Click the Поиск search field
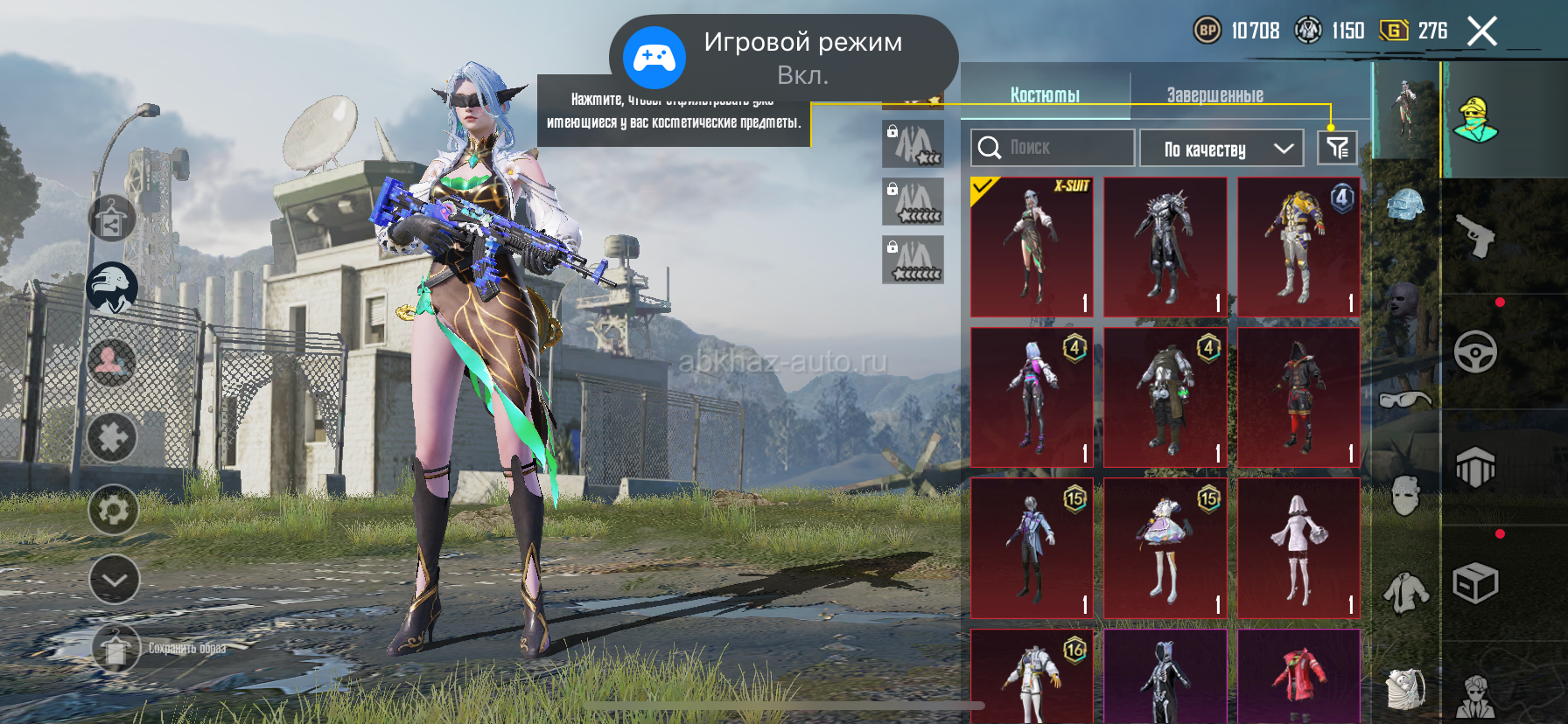The width and height of the screenshot is (1568, 724). tap(1053, 148)
